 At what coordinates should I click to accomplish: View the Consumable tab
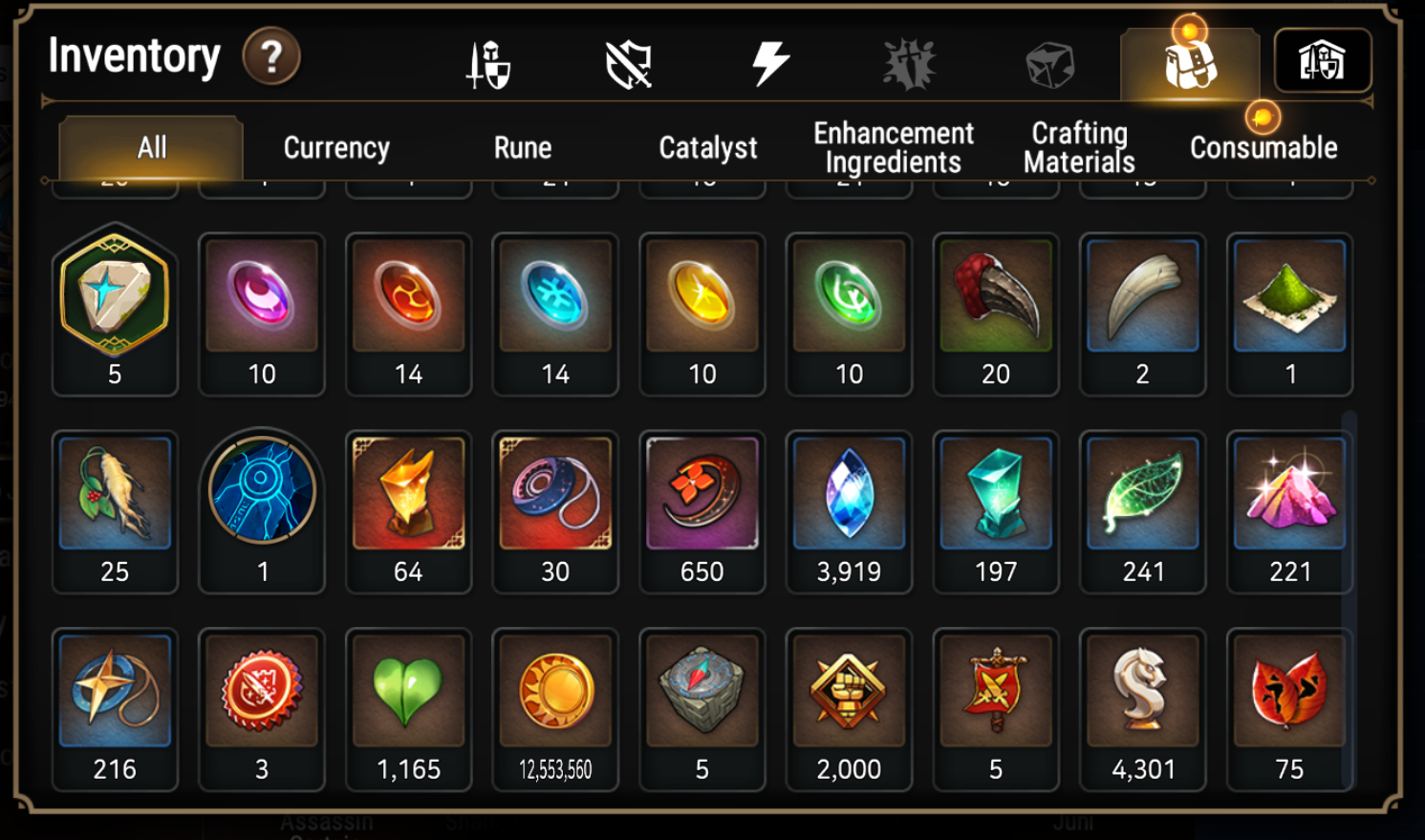click(x=1263, y=148)
